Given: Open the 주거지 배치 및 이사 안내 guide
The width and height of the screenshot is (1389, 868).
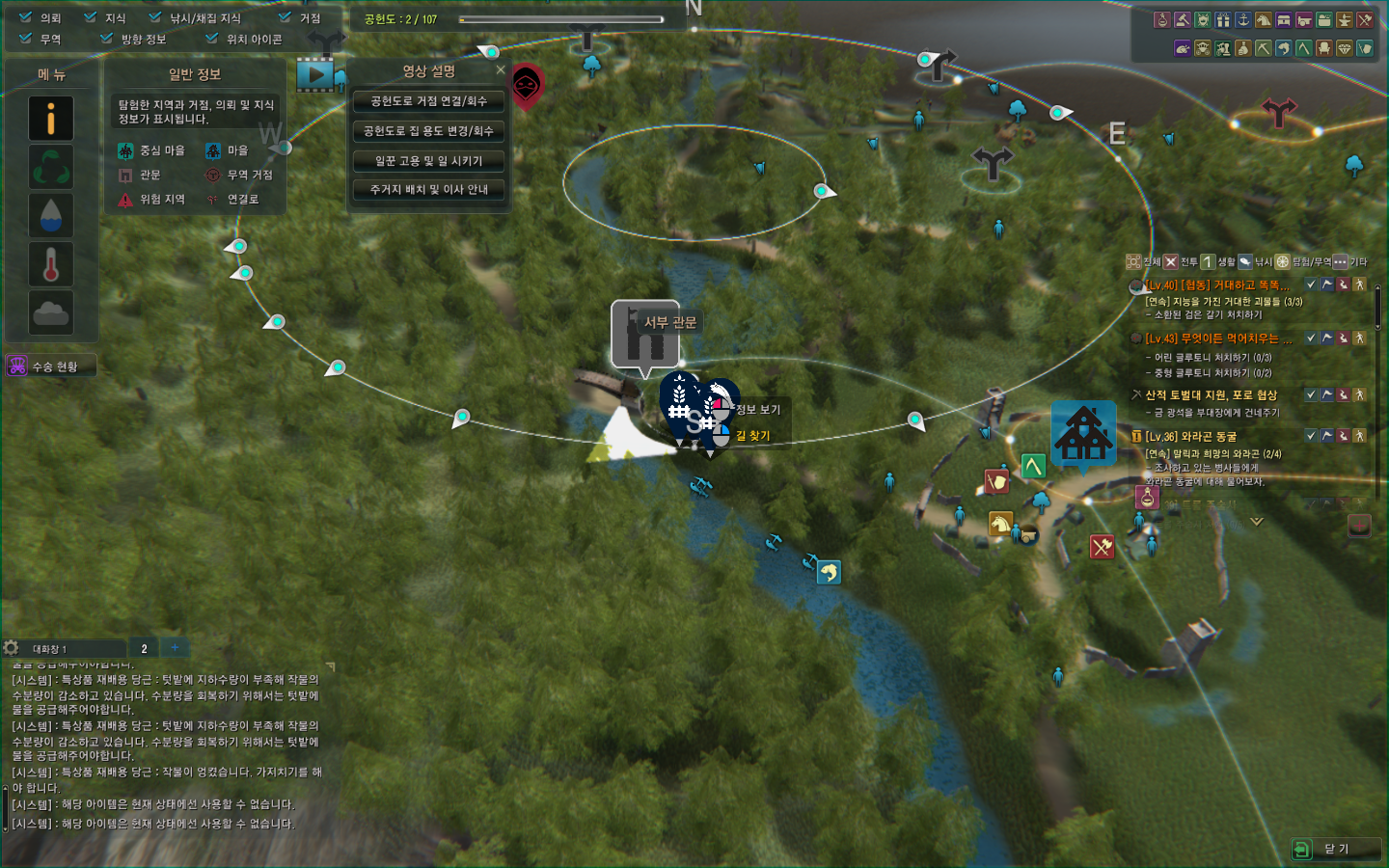Looking at the screenshot, I should point(428,190).
